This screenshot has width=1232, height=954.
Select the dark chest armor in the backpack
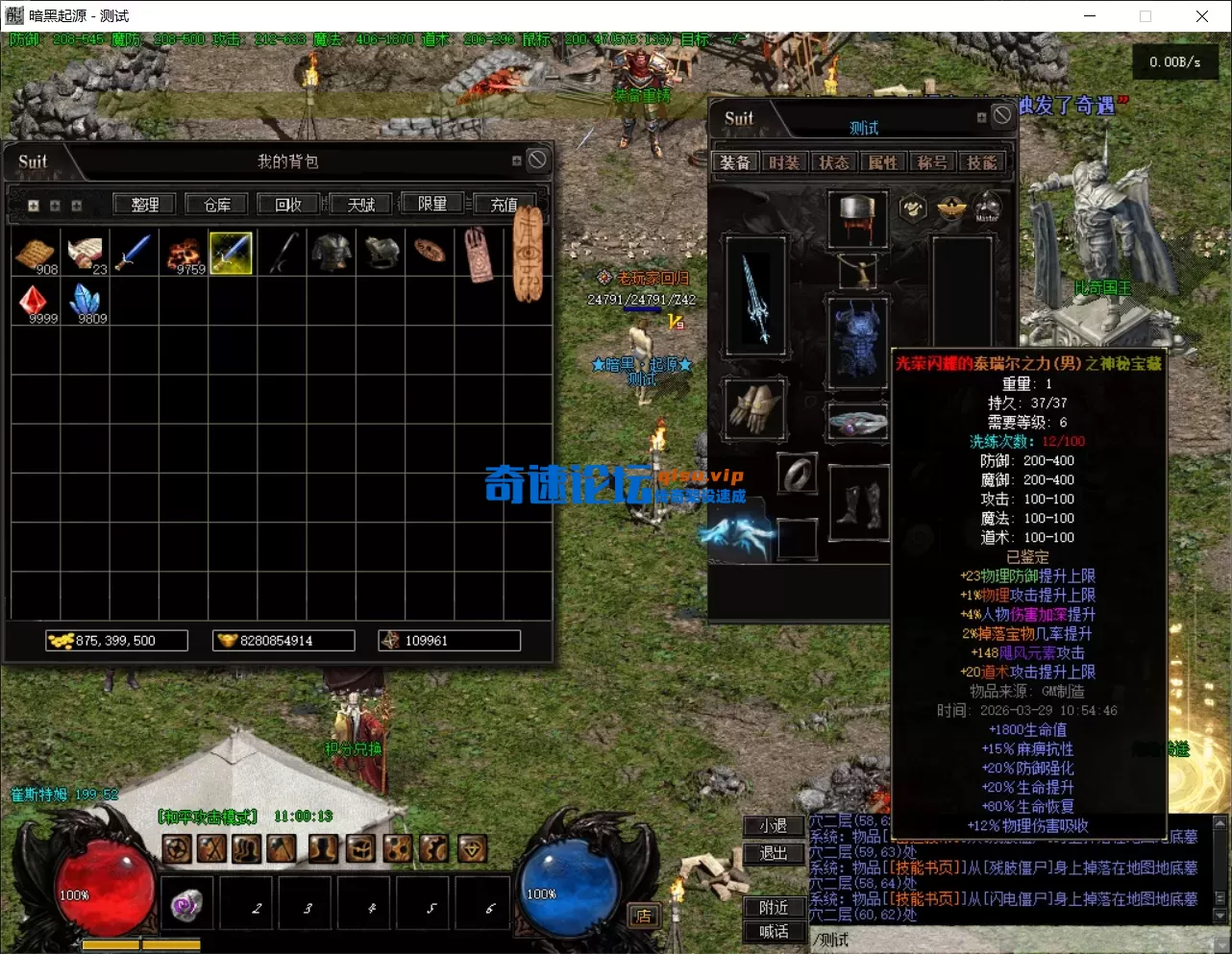click(332, 253)
